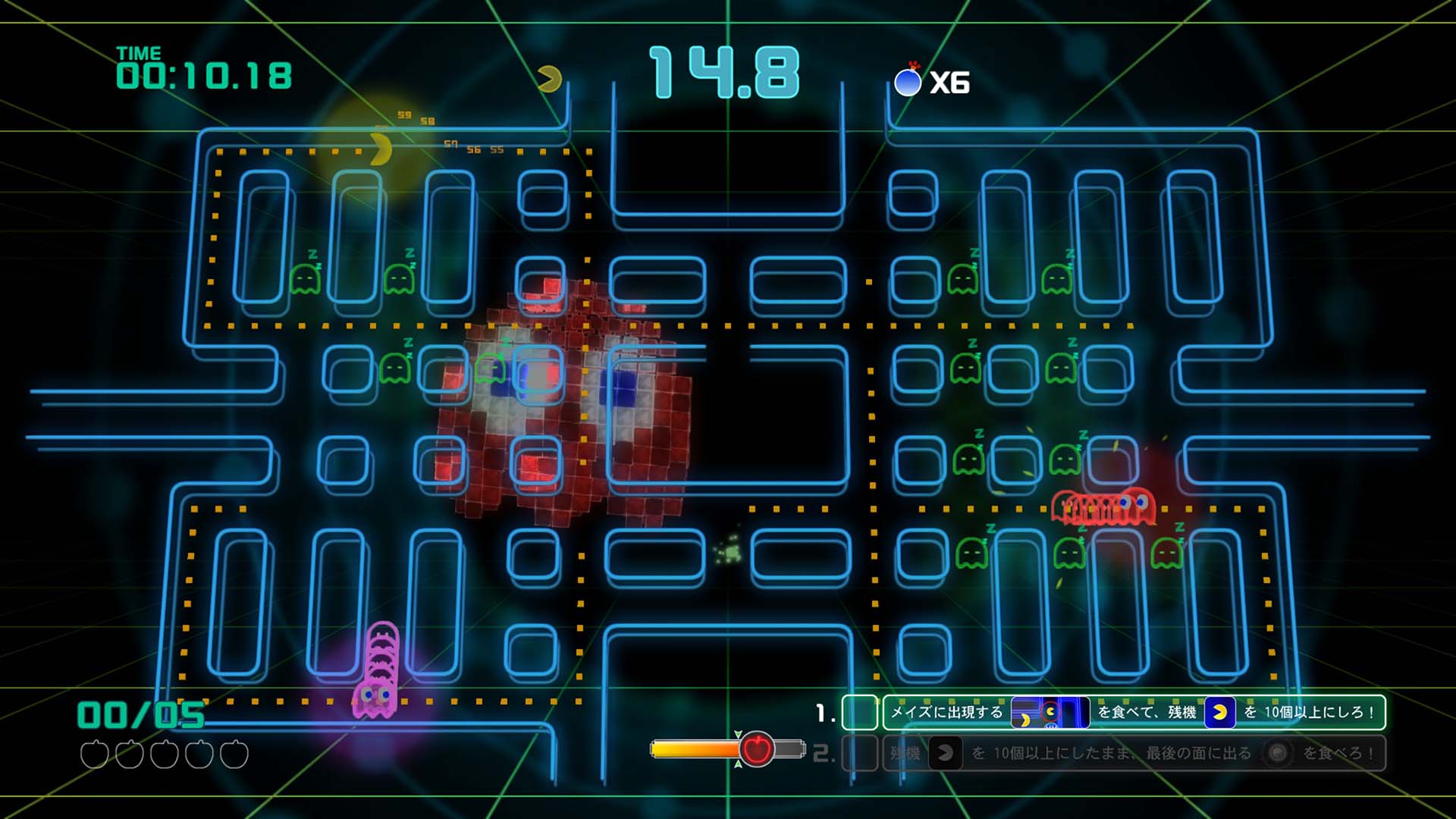Screen dimensions: 1456x819
Task: Click the Pac-Man lives icon
Action: (550, 79)
